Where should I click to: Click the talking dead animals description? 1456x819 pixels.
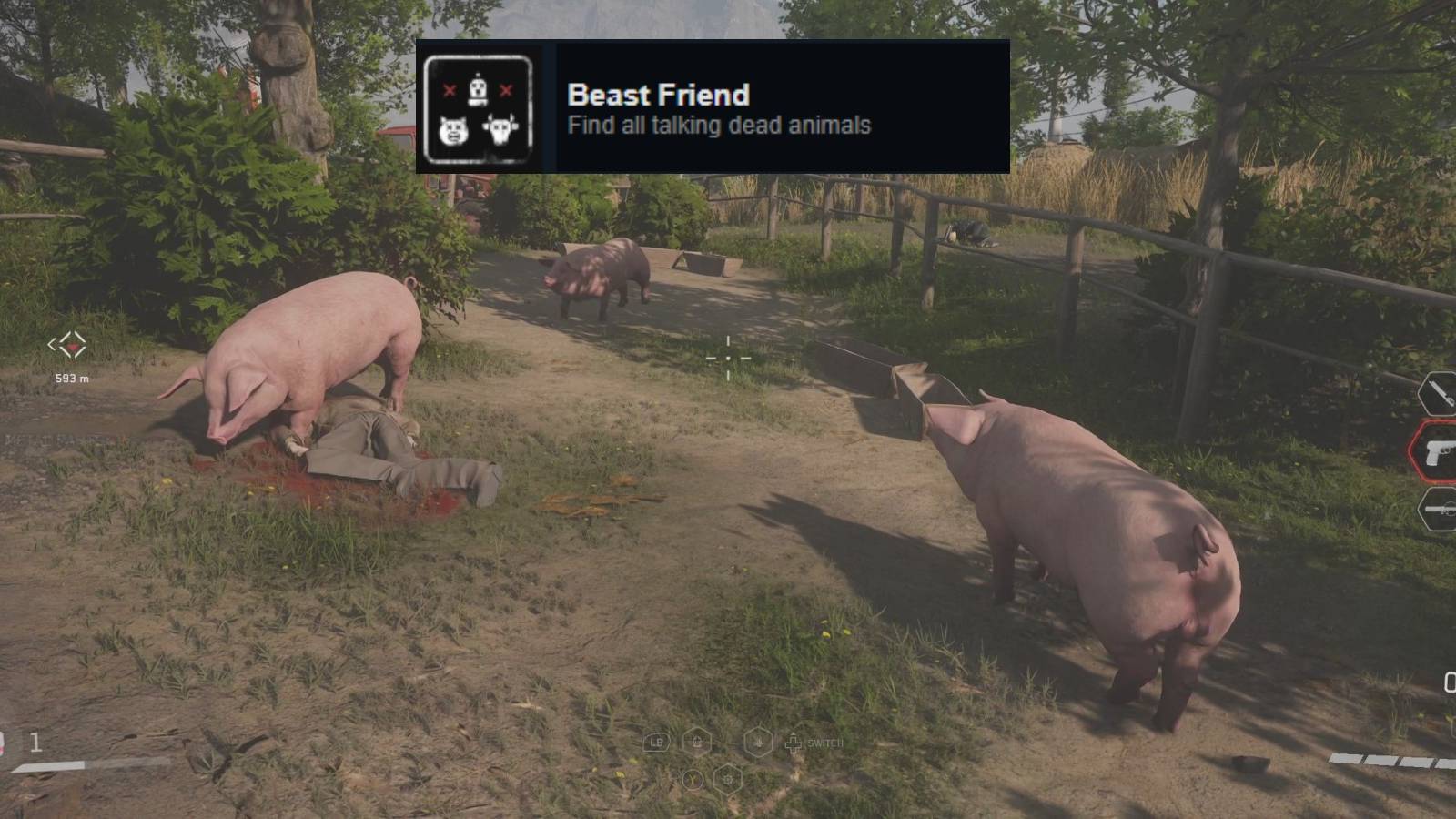point(720,126)
